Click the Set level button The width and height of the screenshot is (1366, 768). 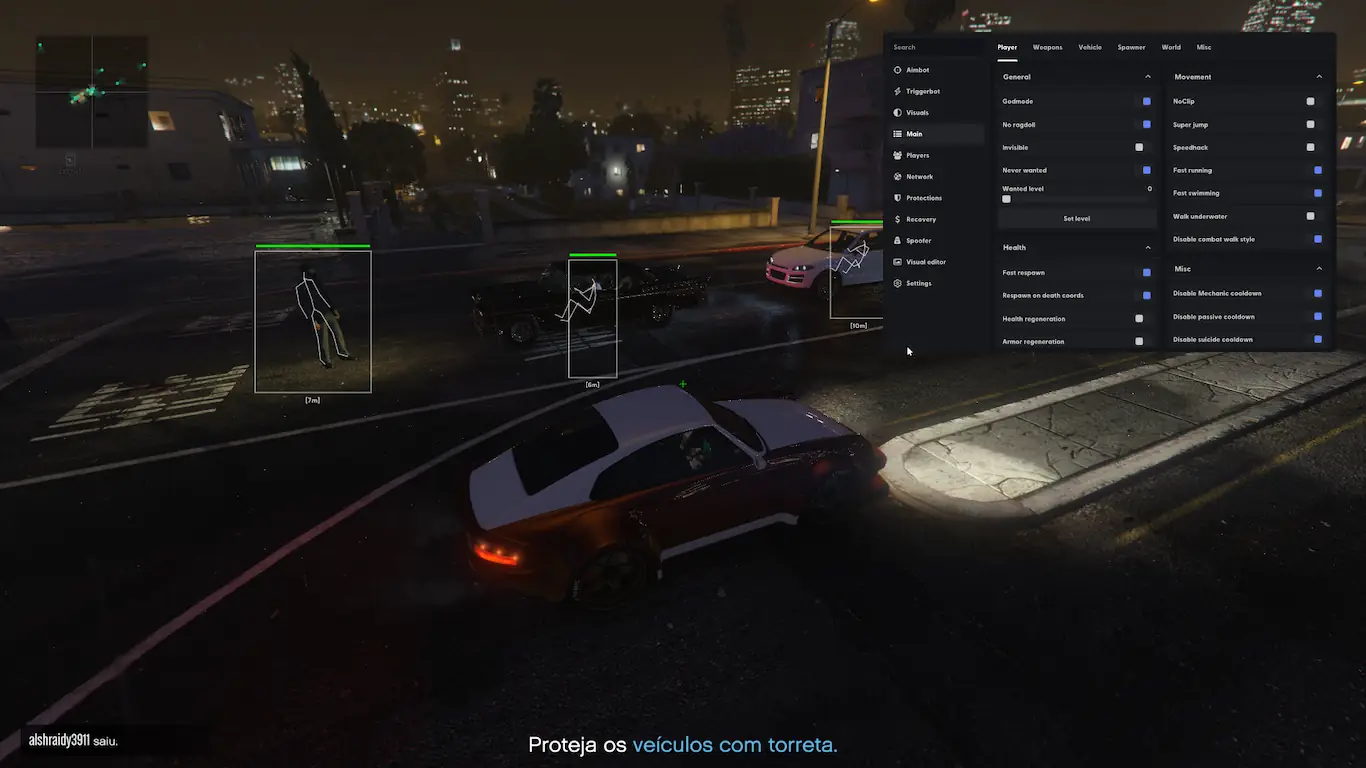tap(1076, 219)
